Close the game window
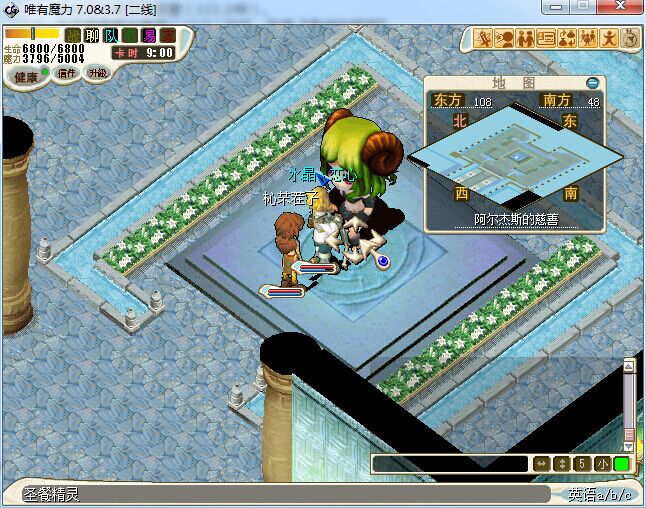Image resolution: width=646 pixels, height=508 pixels. pyautogui.click(x=619, y=8)
